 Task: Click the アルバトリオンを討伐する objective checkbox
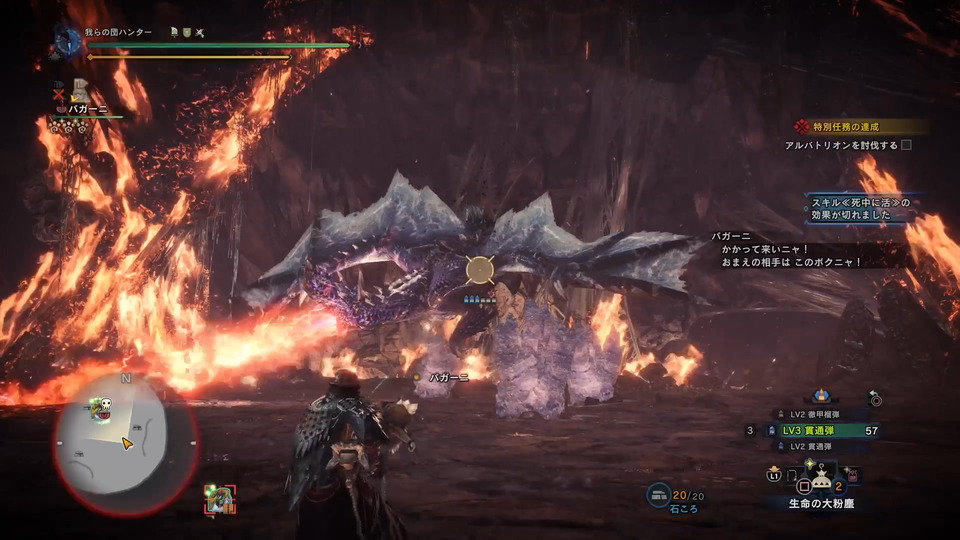point(906,145)
